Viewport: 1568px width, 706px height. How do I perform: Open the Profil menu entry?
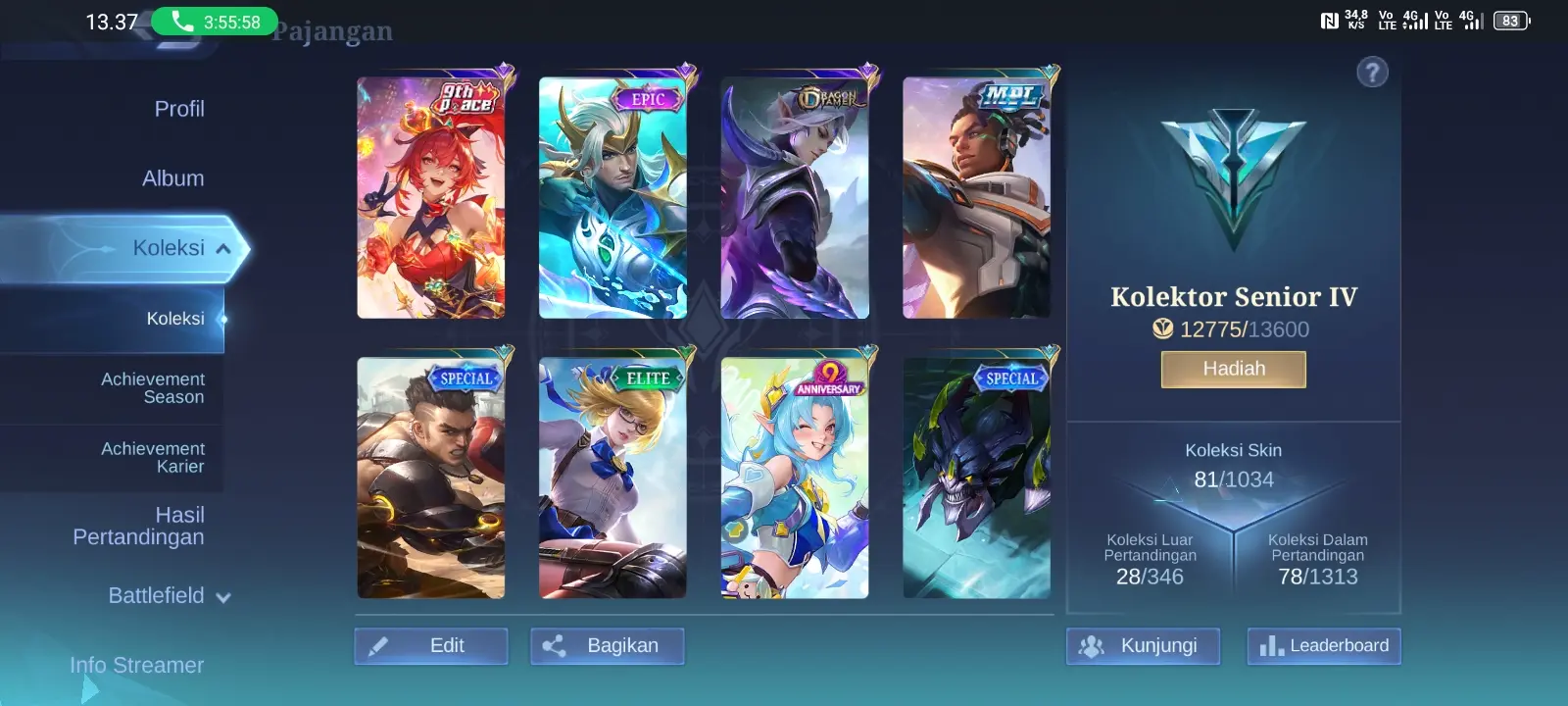(x=178, y=109)
